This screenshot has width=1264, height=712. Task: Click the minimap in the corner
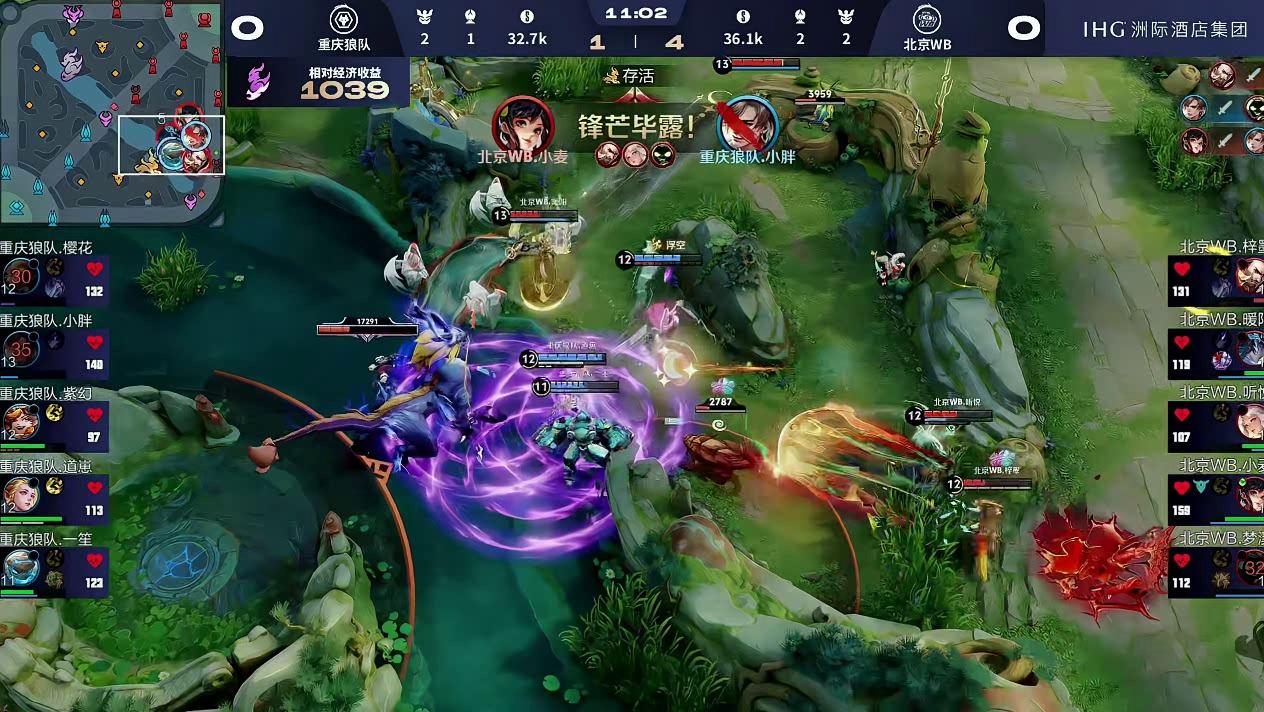tap(112, 112)
